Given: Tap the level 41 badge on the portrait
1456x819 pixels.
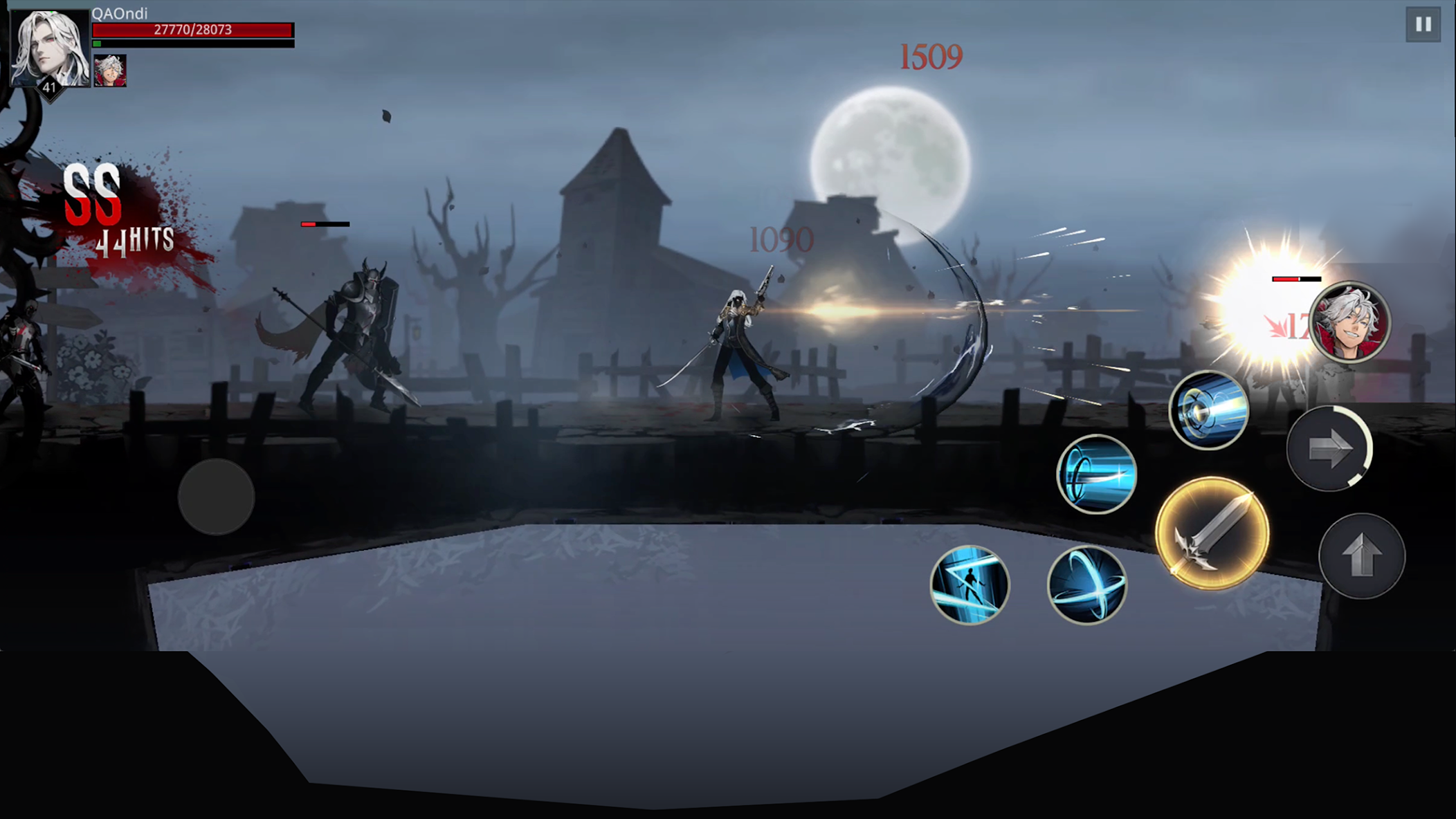Looking at the screenshot, I should (x=50, y=87).
